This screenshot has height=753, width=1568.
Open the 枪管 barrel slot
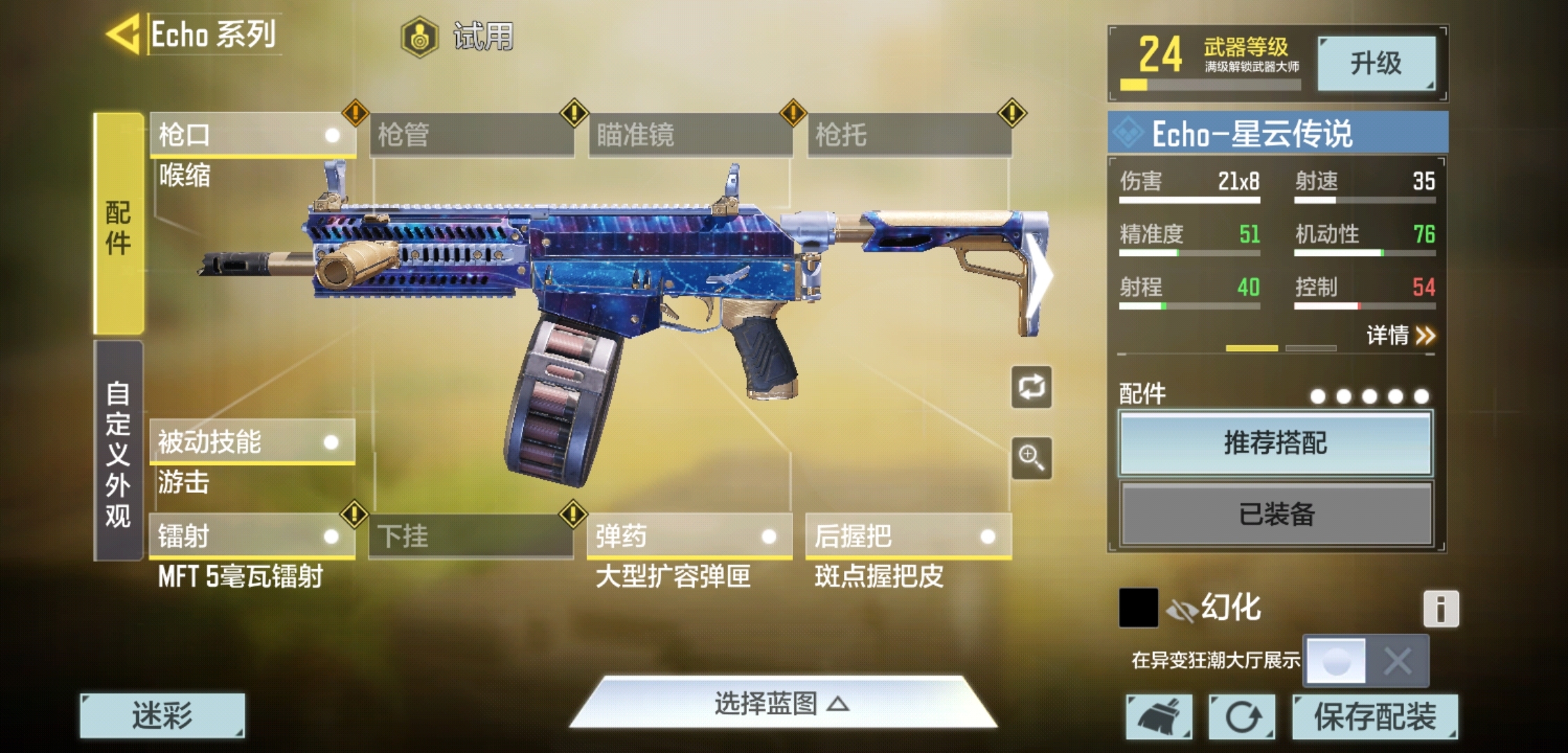pyautogui.click(x=471, y=135)
